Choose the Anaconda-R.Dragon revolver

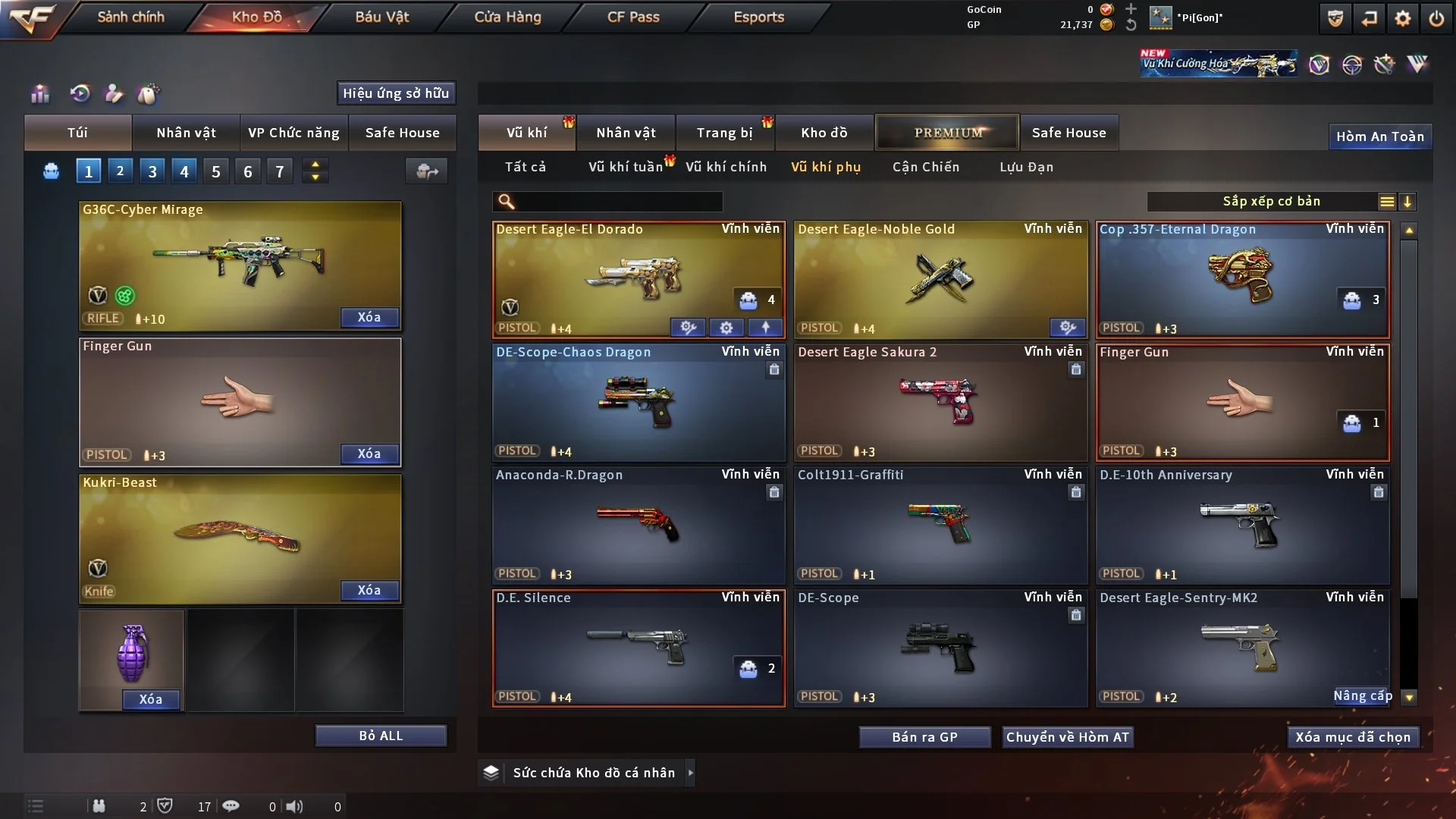tap(638, 525)
